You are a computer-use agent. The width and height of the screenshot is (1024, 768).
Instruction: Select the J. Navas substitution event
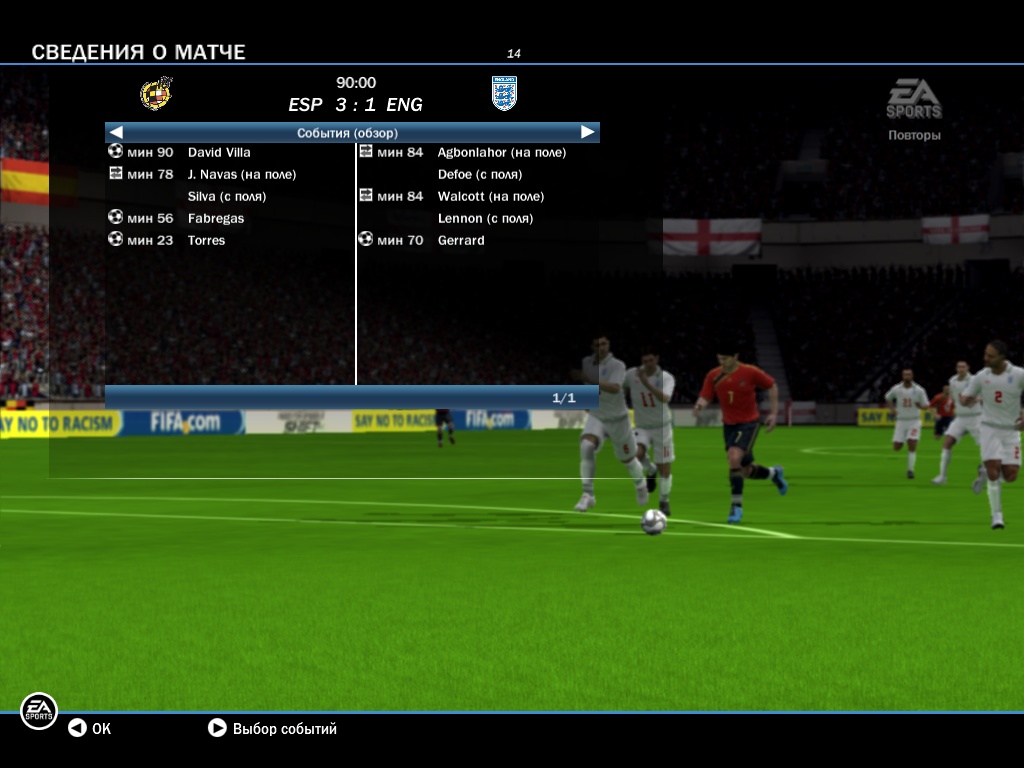pyautogui.click(x=241, y=174)
